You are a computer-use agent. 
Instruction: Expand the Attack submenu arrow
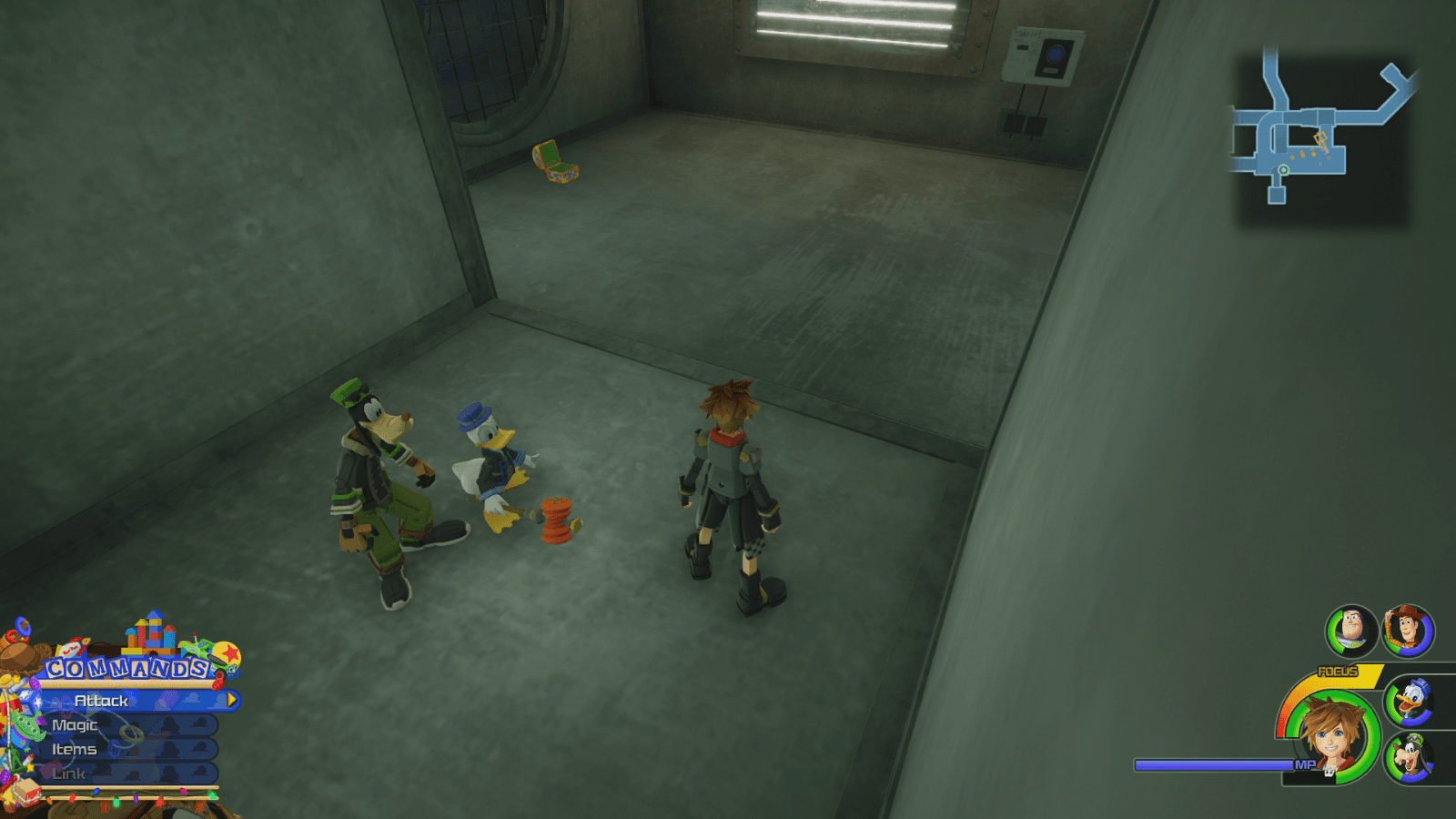(231, 701)
